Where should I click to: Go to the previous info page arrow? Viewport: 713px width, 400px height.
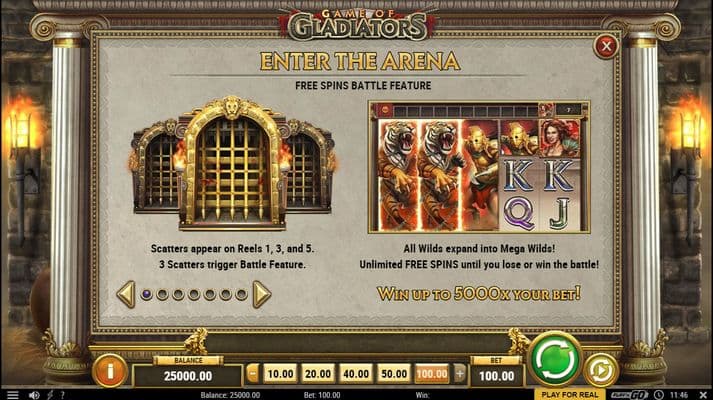pos(126,294)
